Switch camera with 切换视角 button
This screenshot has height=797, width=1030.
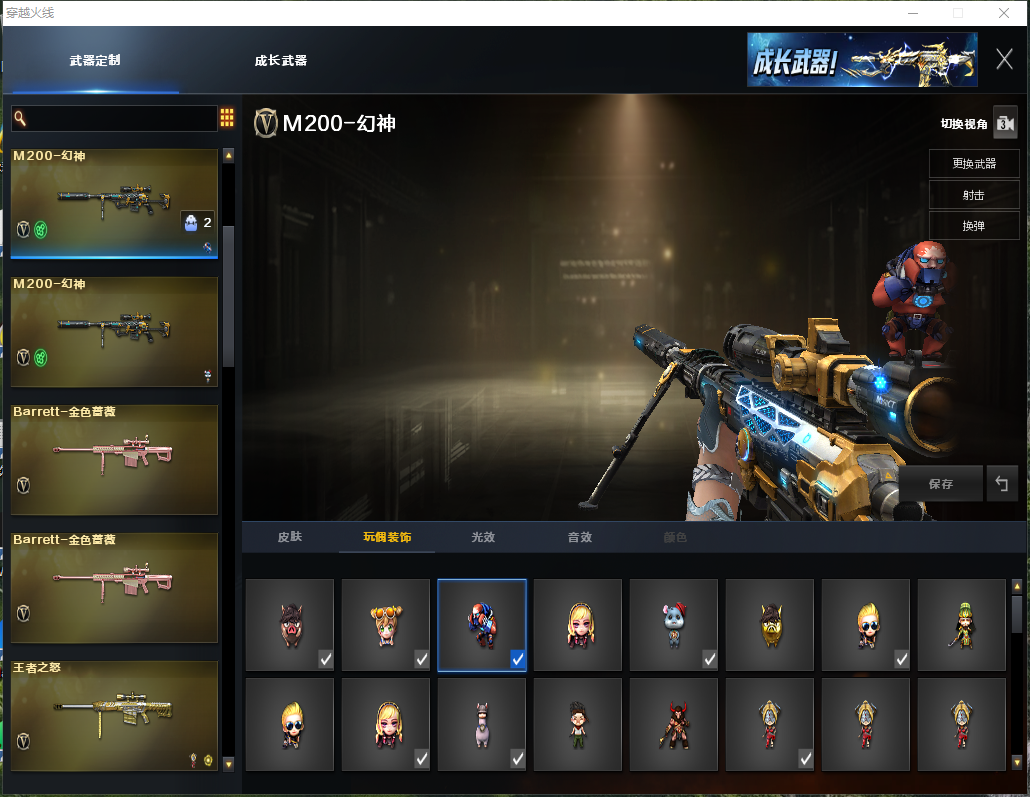click(x=1004, y=123)
